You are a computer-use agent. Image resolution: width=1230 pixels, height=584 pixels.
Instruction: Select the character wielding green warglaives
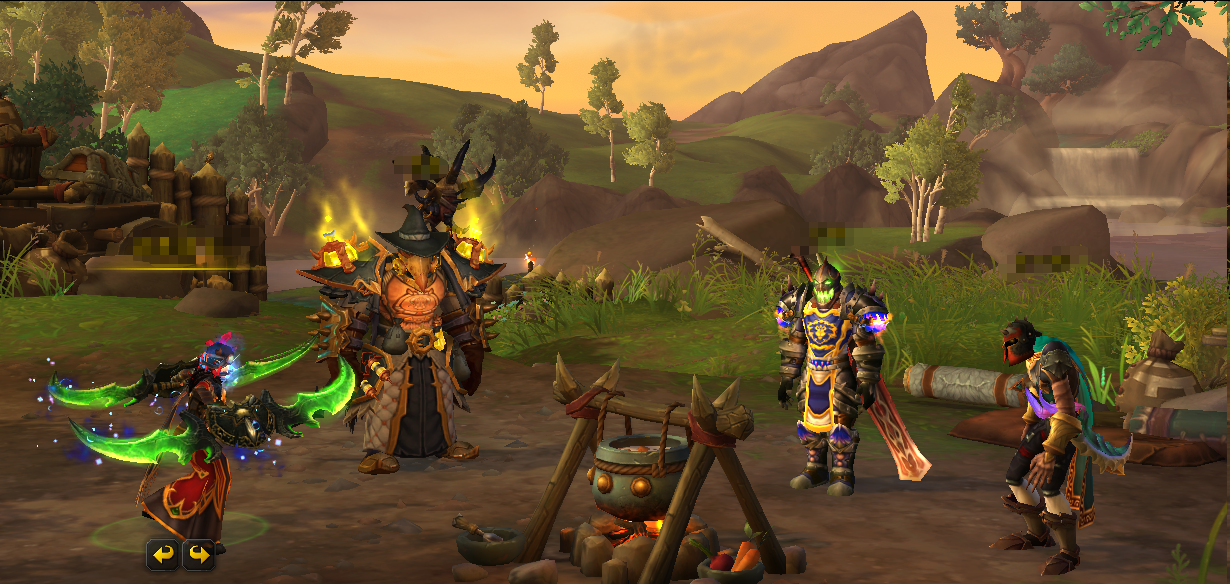(193, 440)
